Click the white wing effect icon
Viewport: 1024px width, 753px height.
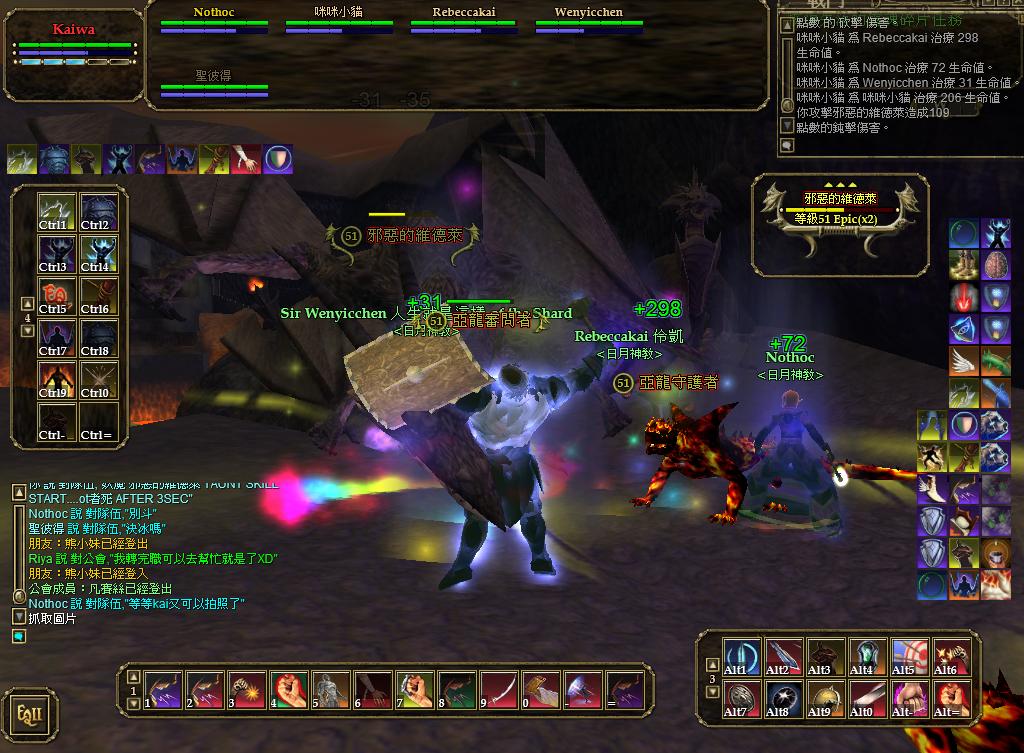[964, 361]
